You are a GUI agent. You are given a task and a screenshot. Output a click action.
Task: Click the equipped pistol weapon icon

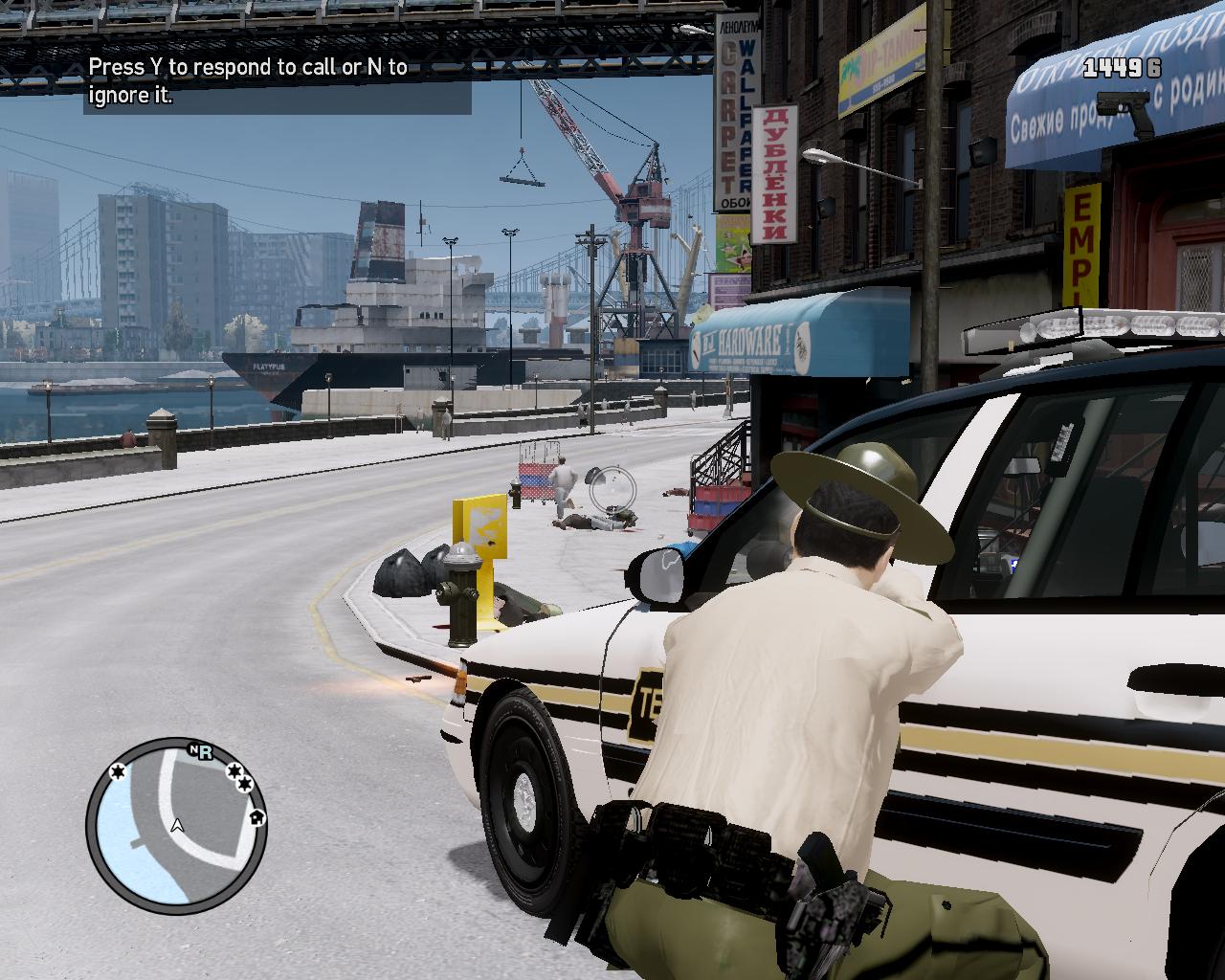[1127, 112]
